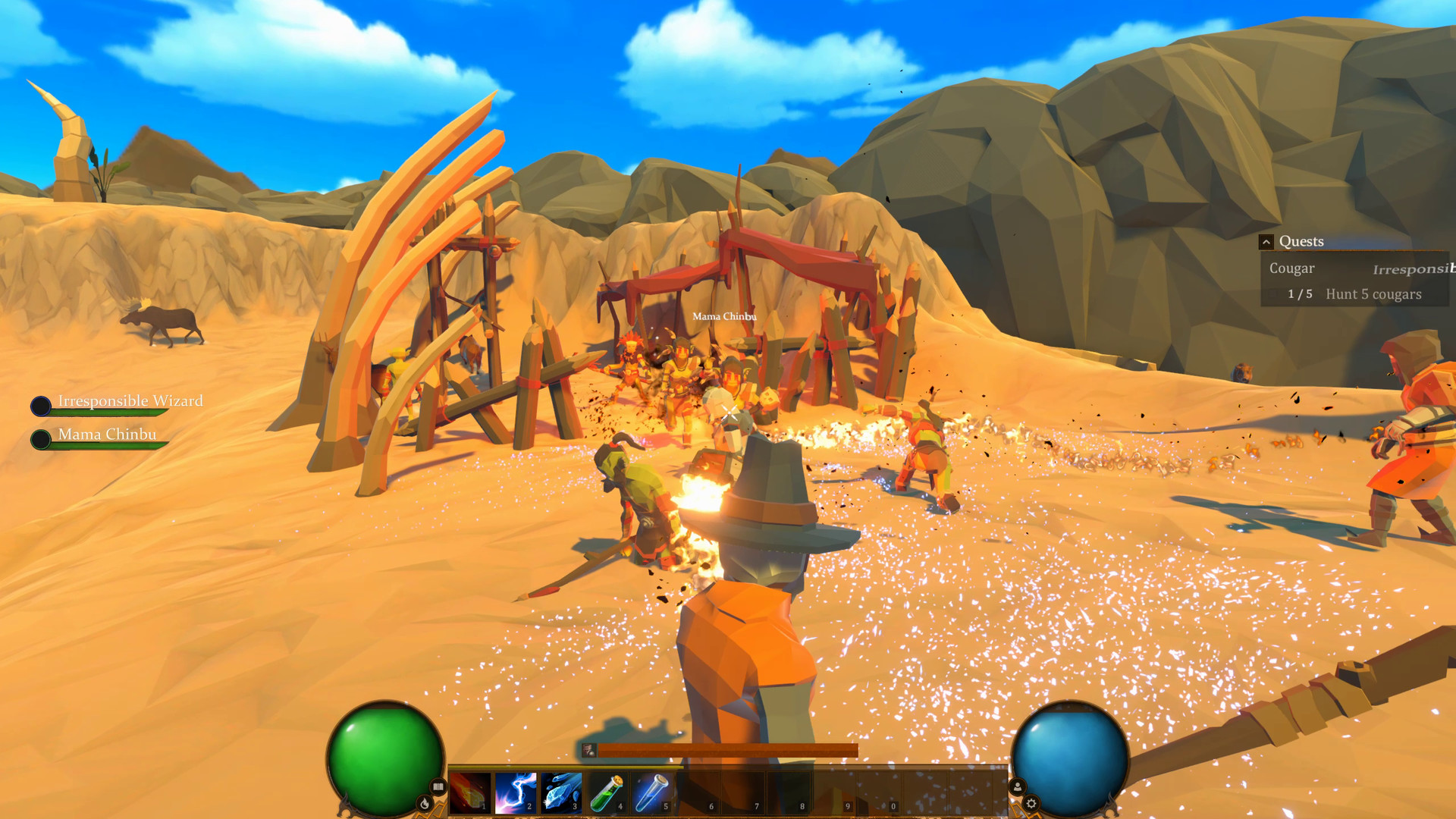Viewport: 1456px width, 819px height.
Task: Cast the fireball spell in hotbar slot 1
Action: [x=470, y=792]
